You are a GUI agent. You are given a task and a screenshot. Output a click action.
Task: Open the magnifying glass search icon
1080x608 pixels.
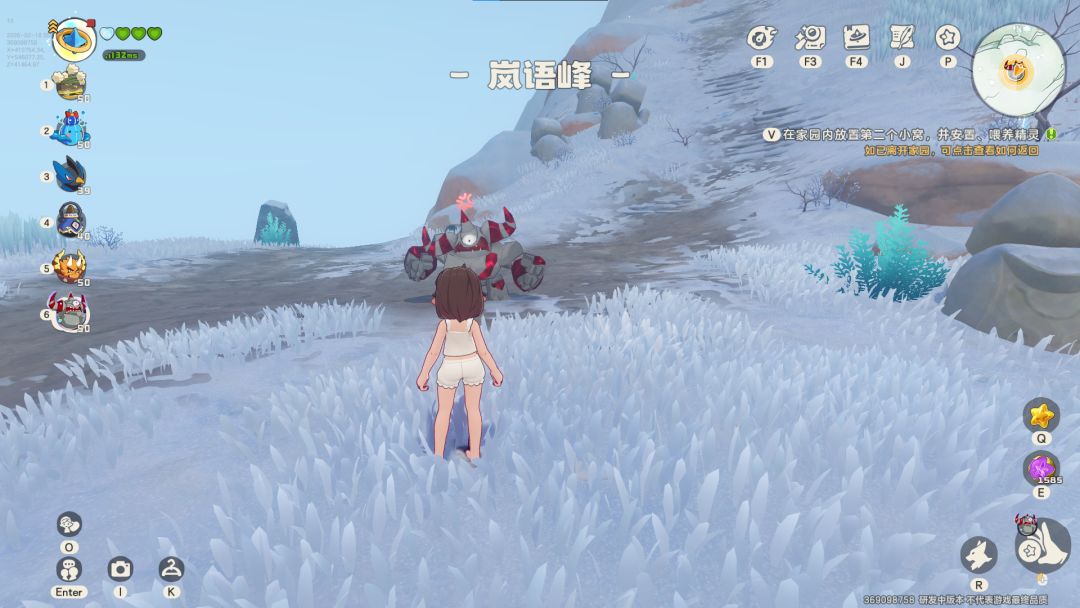point(808,39)
